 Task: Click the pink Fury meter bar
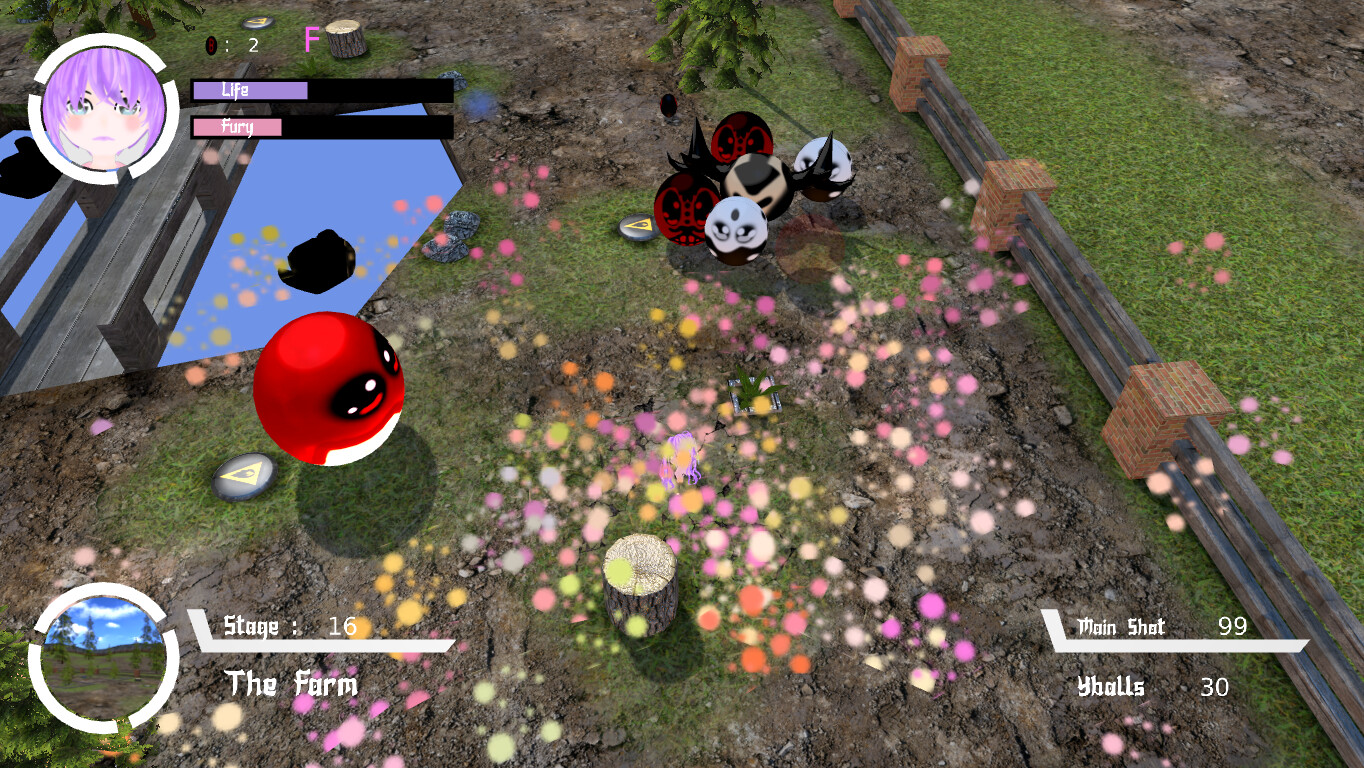point(237,127)
